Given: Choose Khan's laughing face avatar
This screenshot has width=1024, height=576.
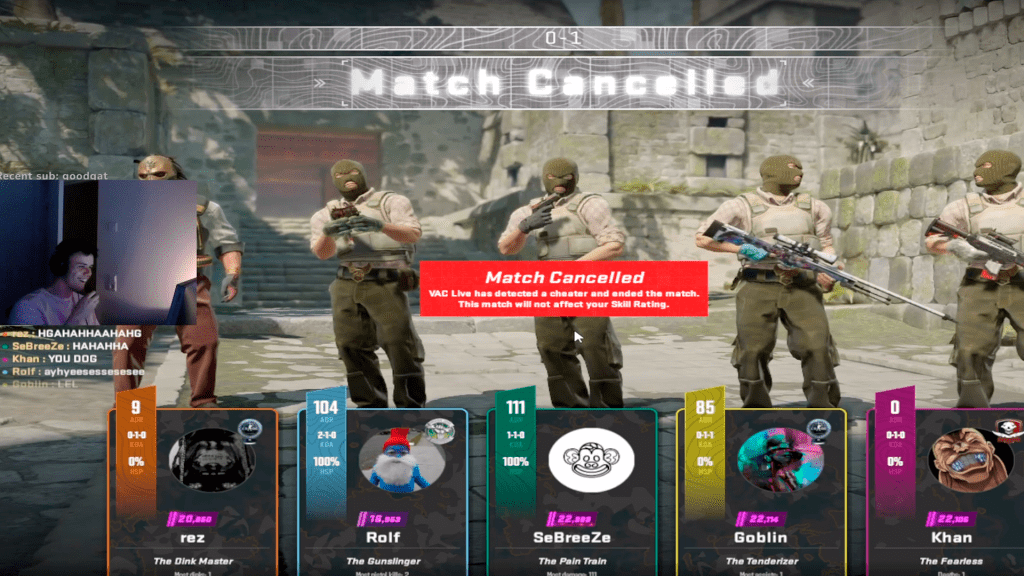Looking at the screenshot, I should [x=969, y=460].
